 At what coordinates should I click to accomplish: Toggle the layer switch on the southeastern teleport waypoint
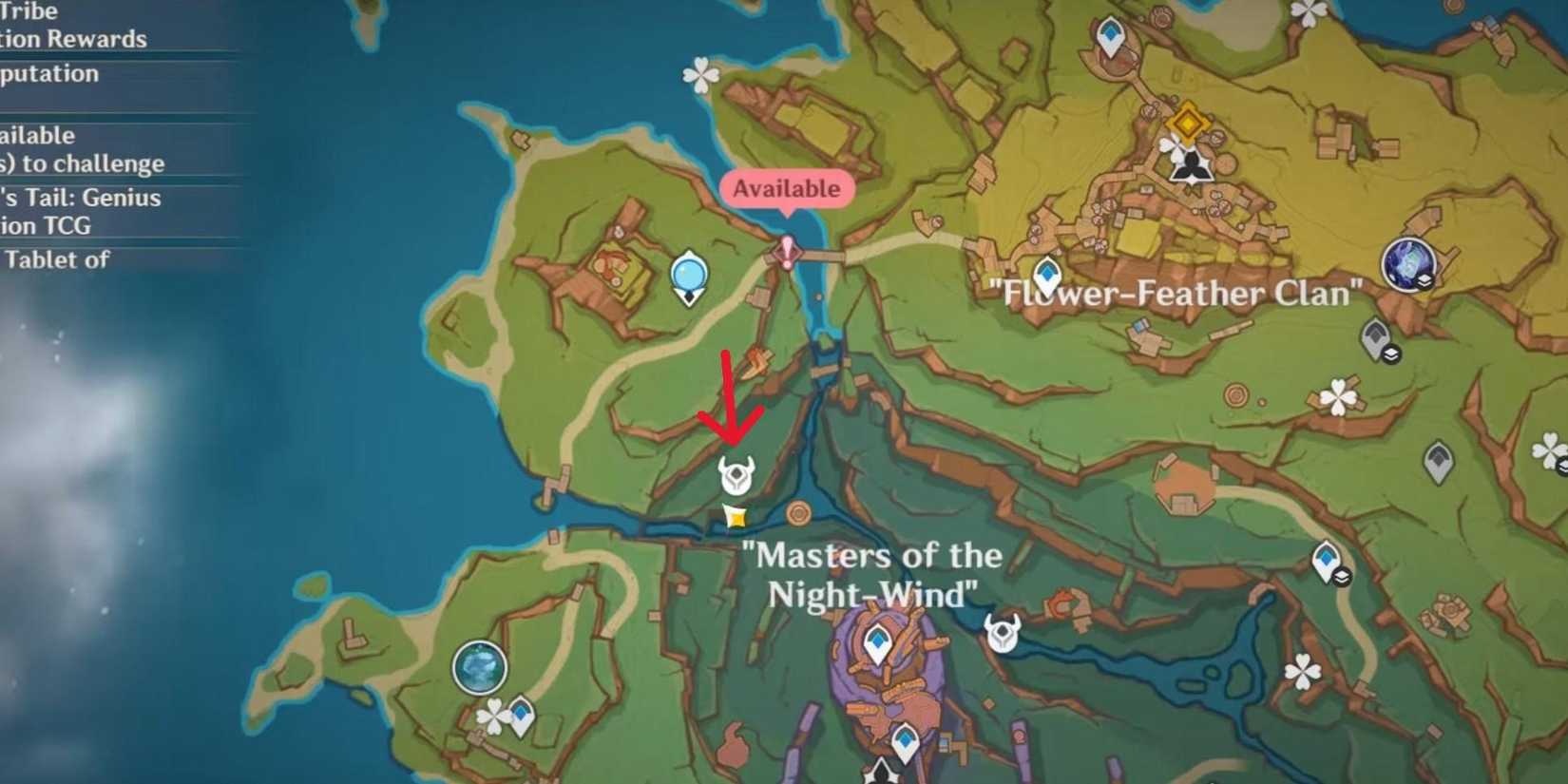(x=1342, y=575)
